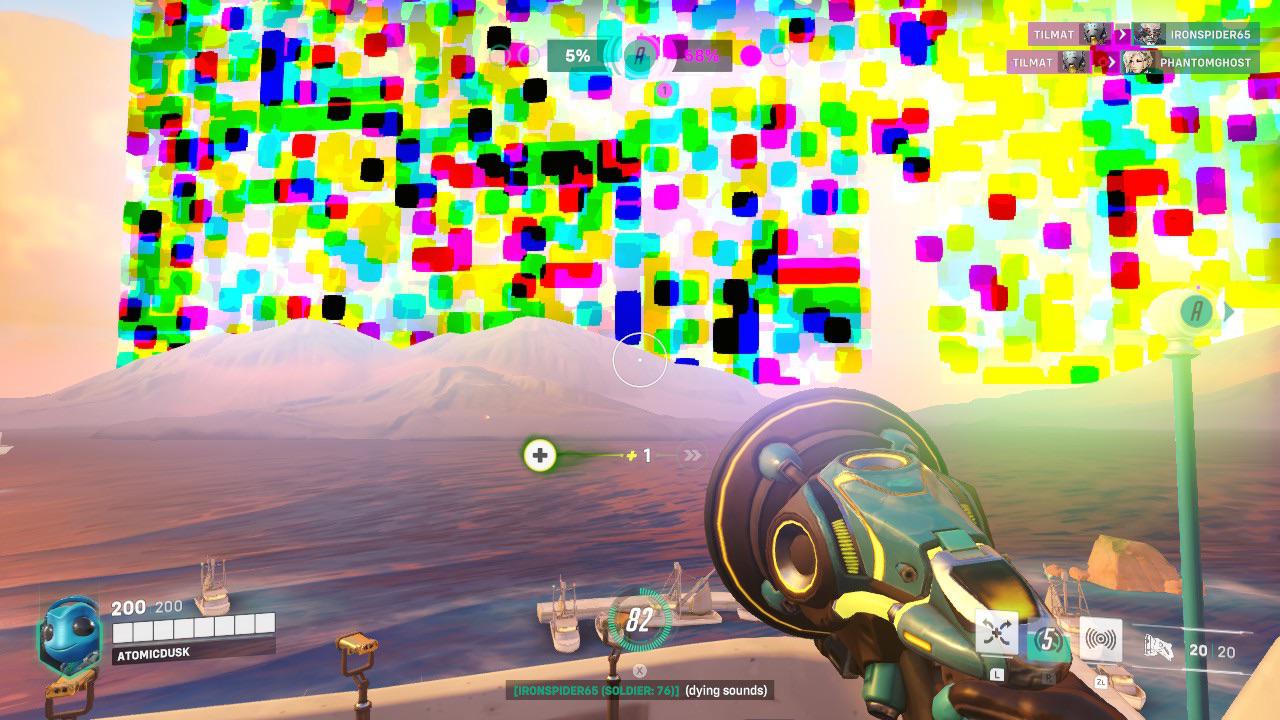1280x720 pixels.
Task: Select Soldier: 76's portrait in the kill feed
Action: point(1149,34)
